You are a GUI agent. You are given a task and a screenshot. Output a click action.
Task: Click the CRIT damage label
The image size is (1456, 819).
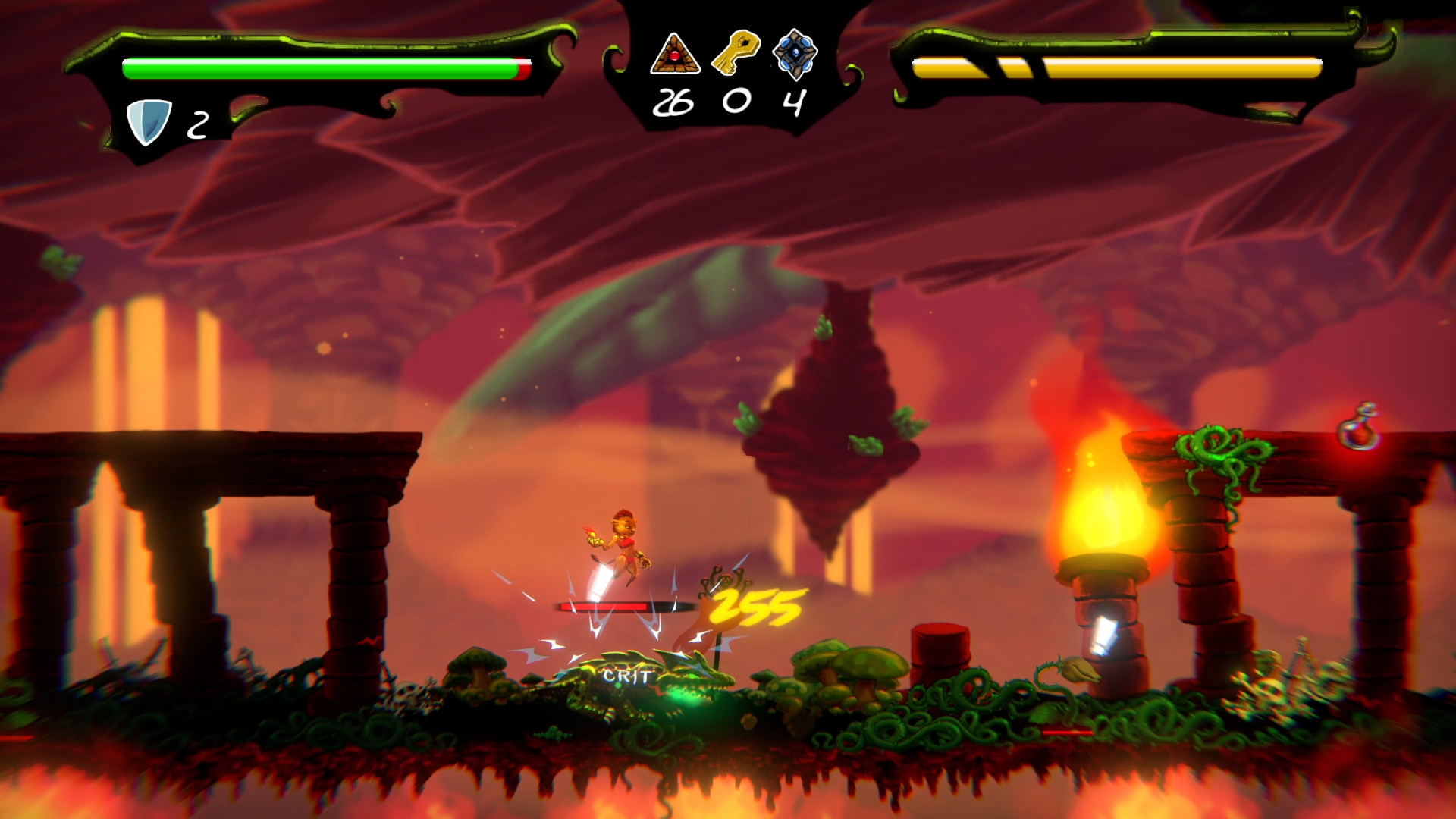624,674
